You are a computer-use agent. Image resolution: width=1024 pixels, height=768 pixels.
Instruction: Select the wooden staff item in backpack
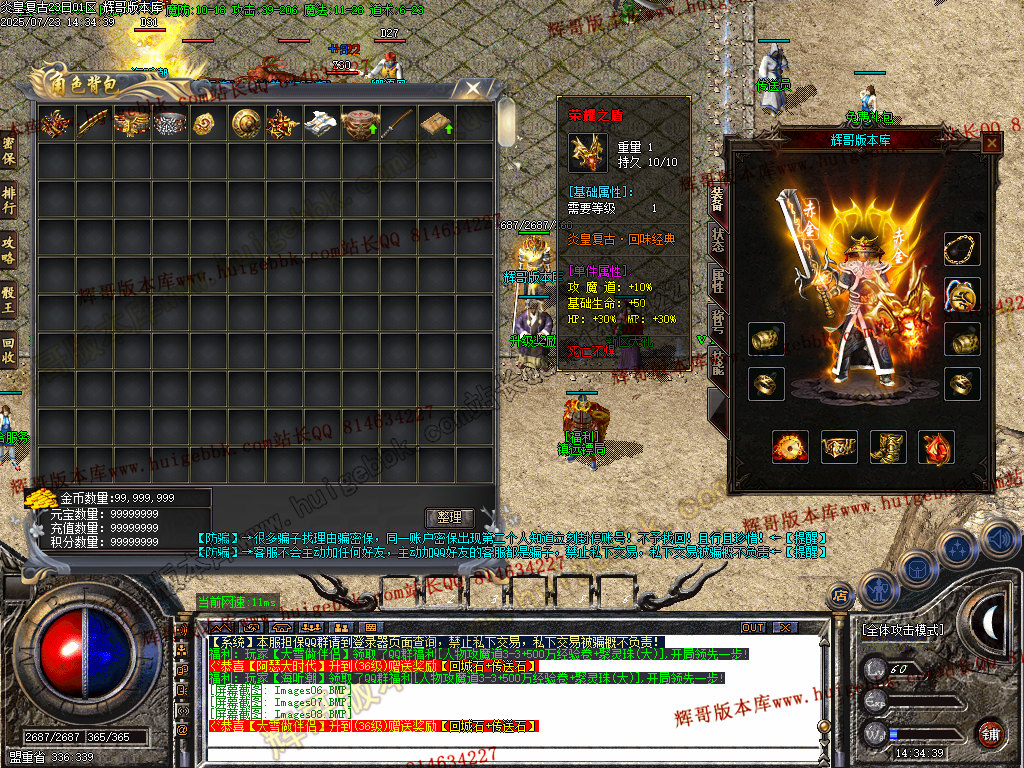pos(400,122)
